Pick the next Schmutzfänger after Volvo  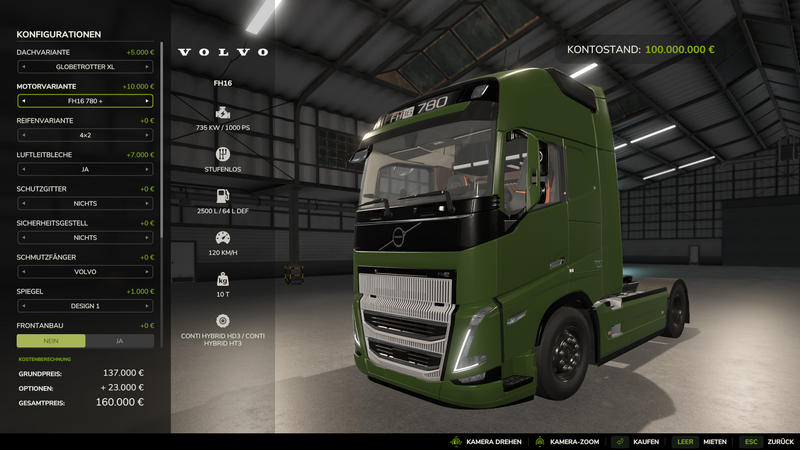click(148, 271)
